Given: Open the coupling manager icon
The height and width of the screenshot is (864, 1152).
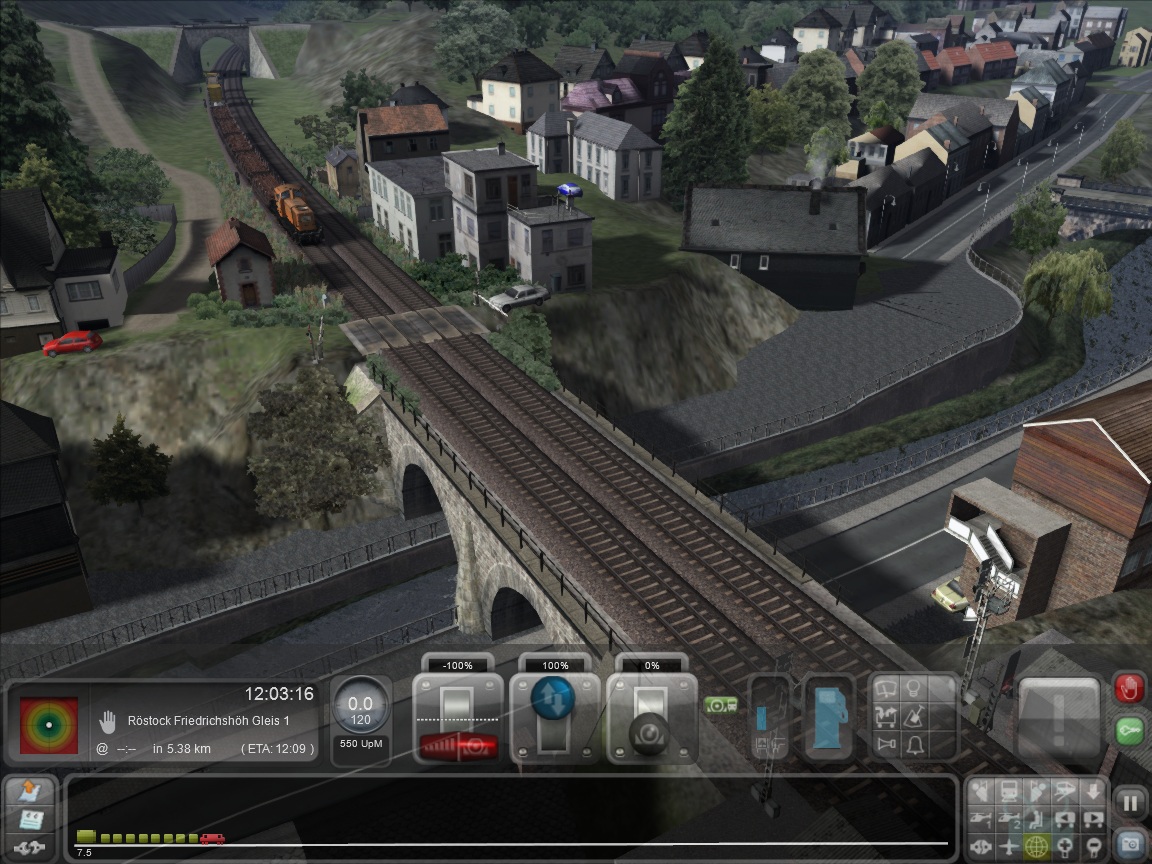Looking at the screenshot, I should click(31, 847).
